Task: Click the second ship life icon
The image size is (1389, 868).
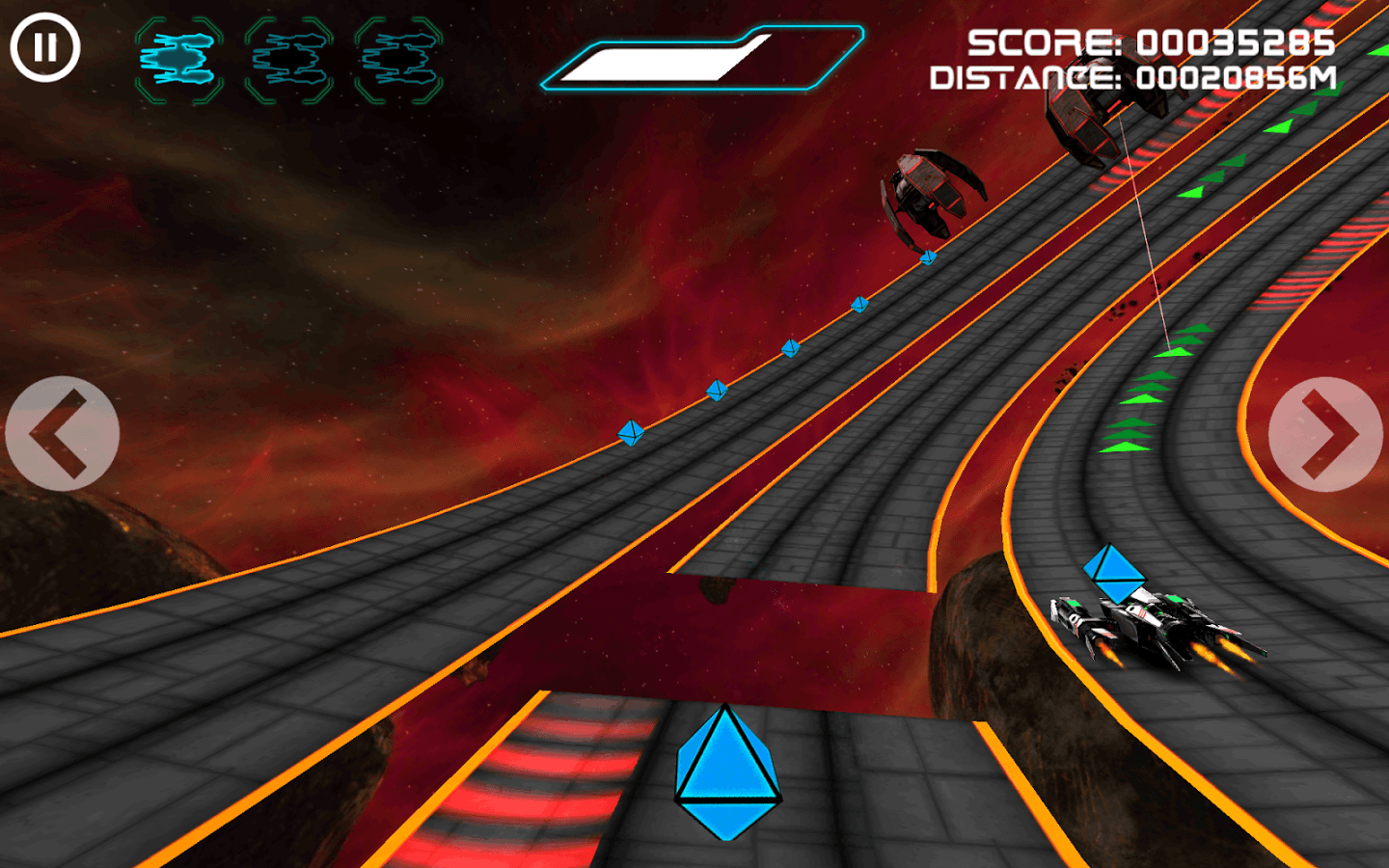Action: (291, 58)
